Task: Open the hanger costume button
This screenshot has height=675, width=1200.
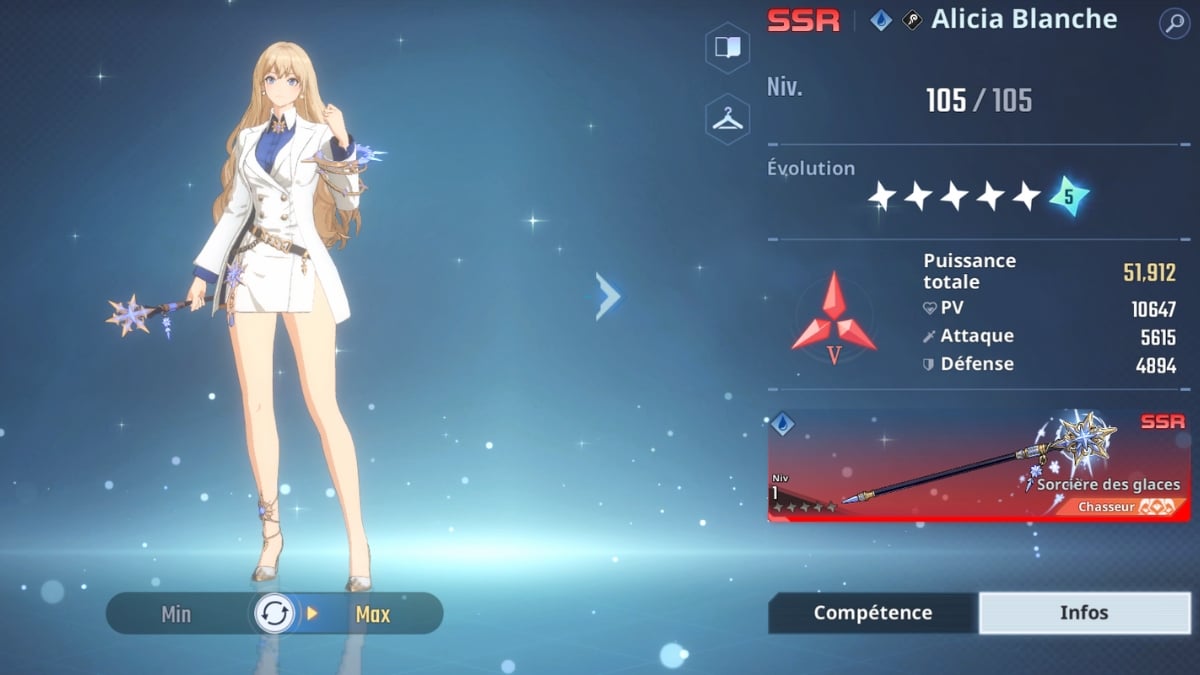Action: (x=727, y=120)
